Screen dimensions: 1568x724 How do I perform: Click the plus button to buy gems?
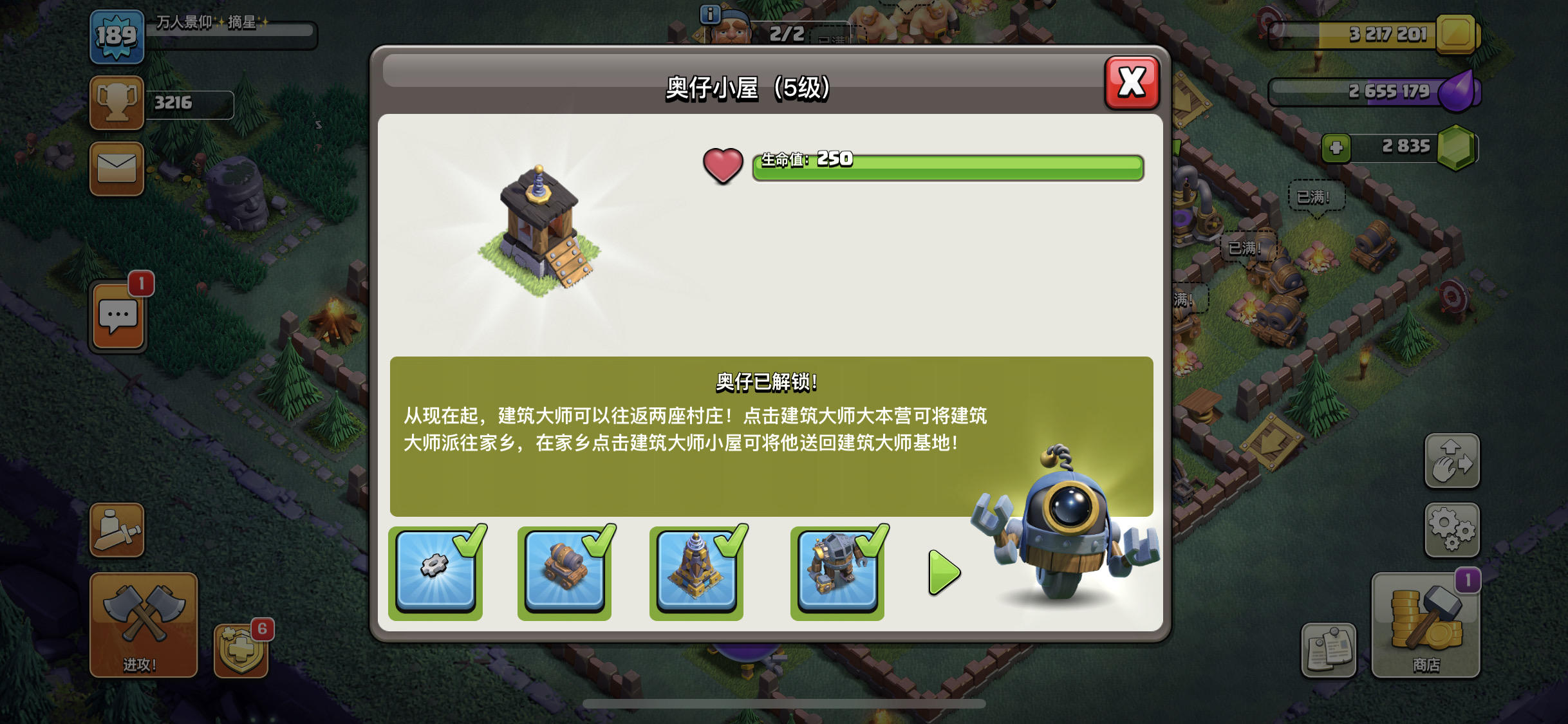[1338, 147]
